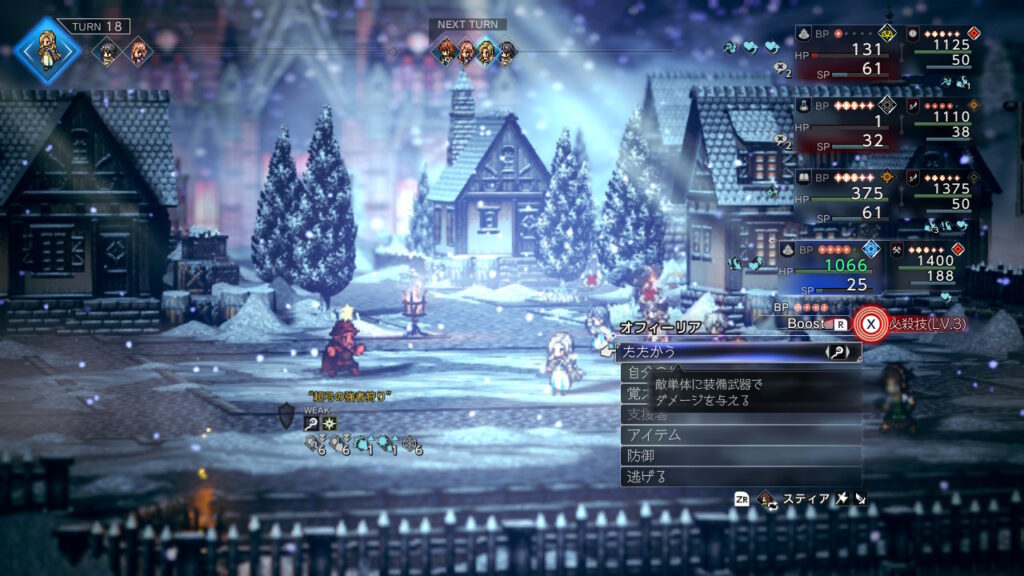Click the staff weakness icon under WEAK
Screen dimensions: 1024x576
(312, 423)
